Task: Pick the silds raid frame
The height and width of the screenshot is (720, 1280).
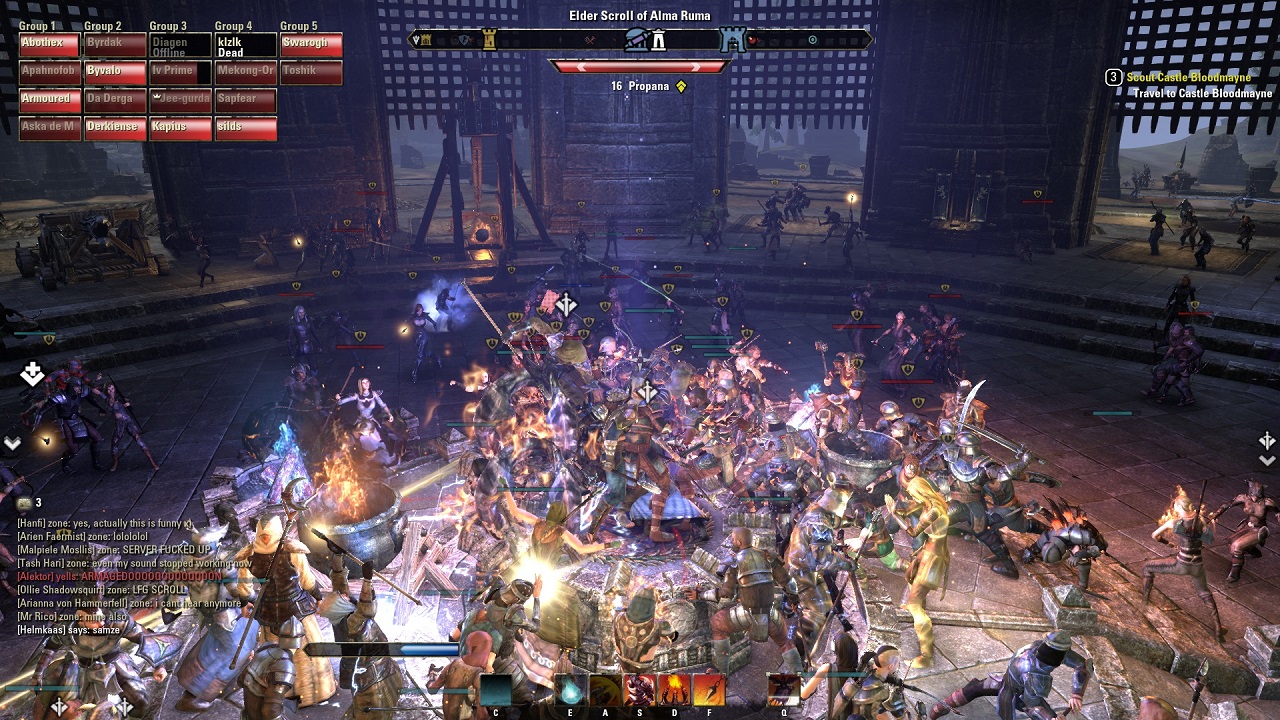Action: pos(245,128)
